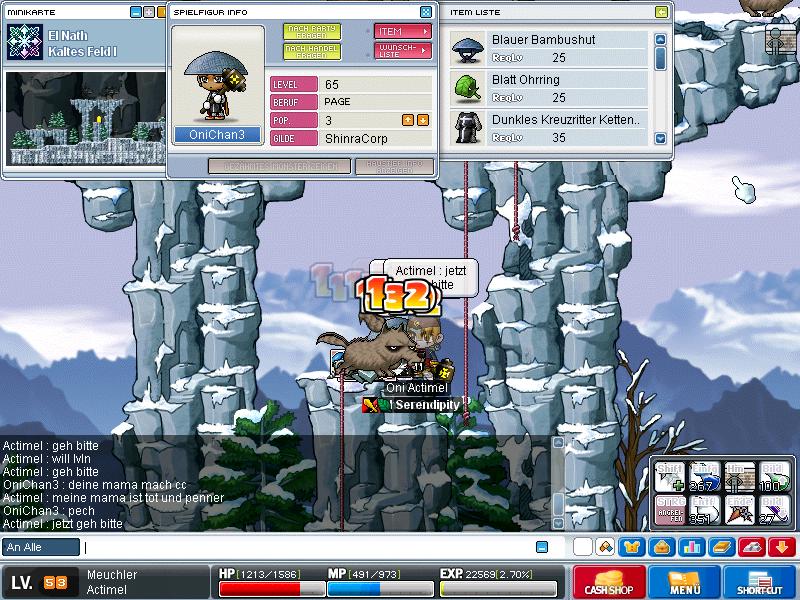Choose the Dunkles Kreuzritter Ketten item row

click(548, 128)
